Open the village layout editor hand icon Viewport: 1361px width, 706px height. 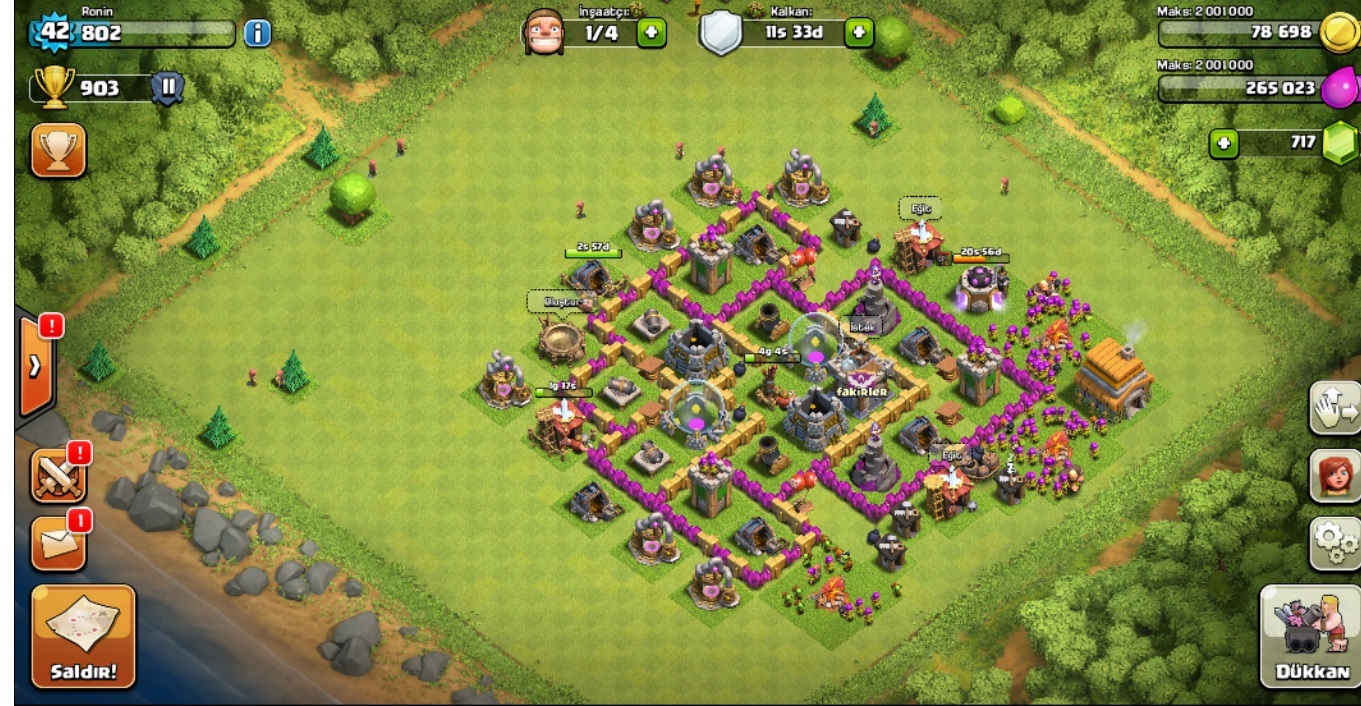pos(1334,407)
